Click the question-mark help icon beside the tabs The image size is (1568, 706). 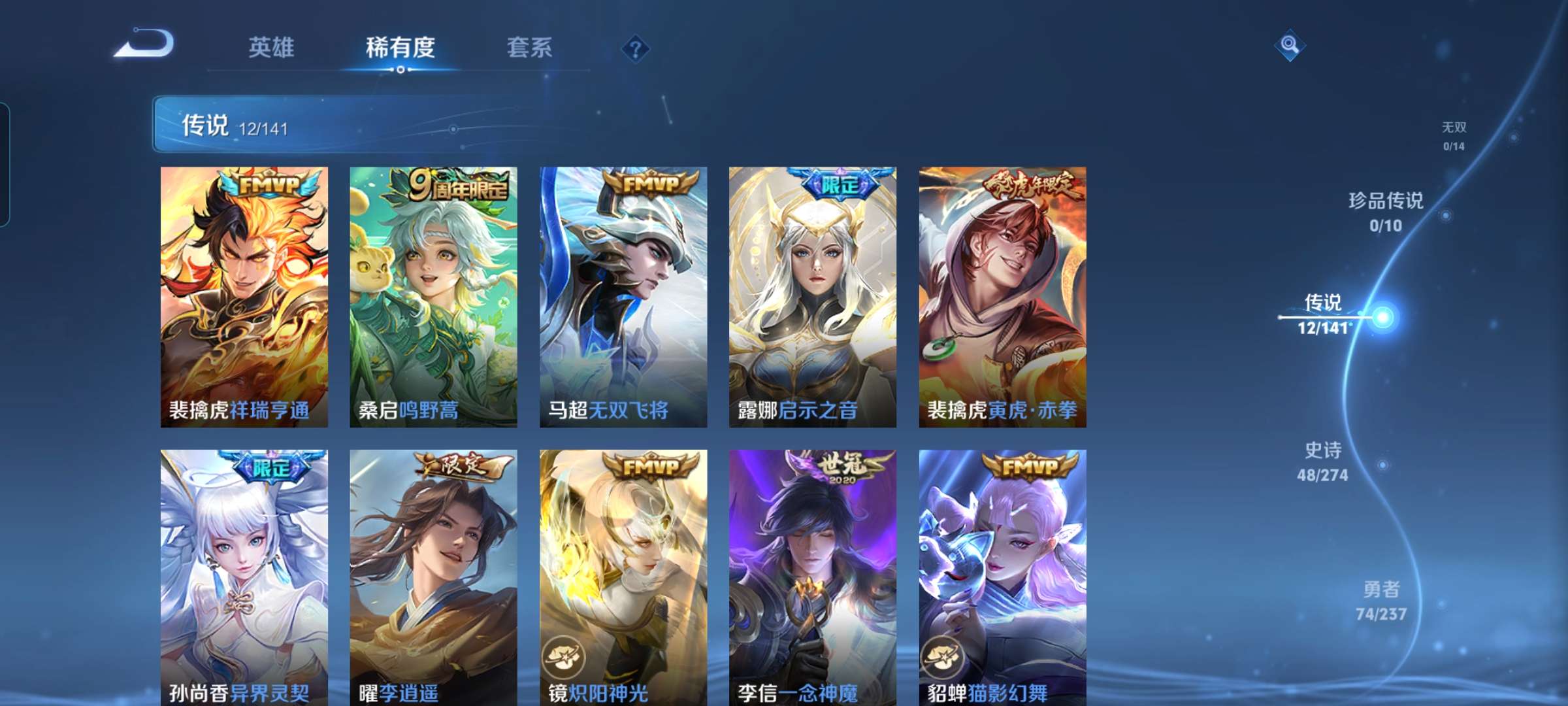635,49
